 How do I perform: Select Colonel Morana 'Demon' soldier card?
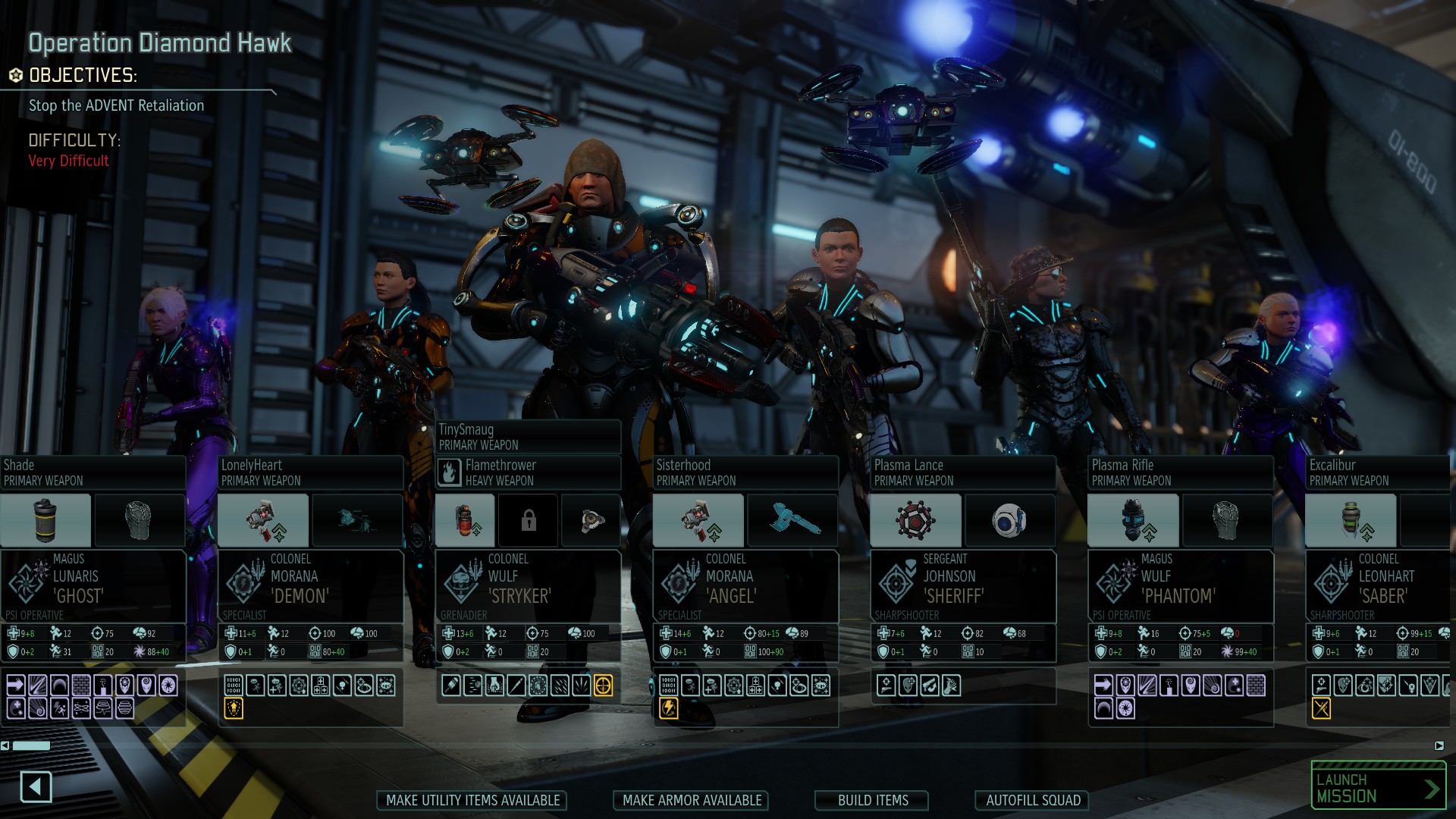click(x=310, y=585)
